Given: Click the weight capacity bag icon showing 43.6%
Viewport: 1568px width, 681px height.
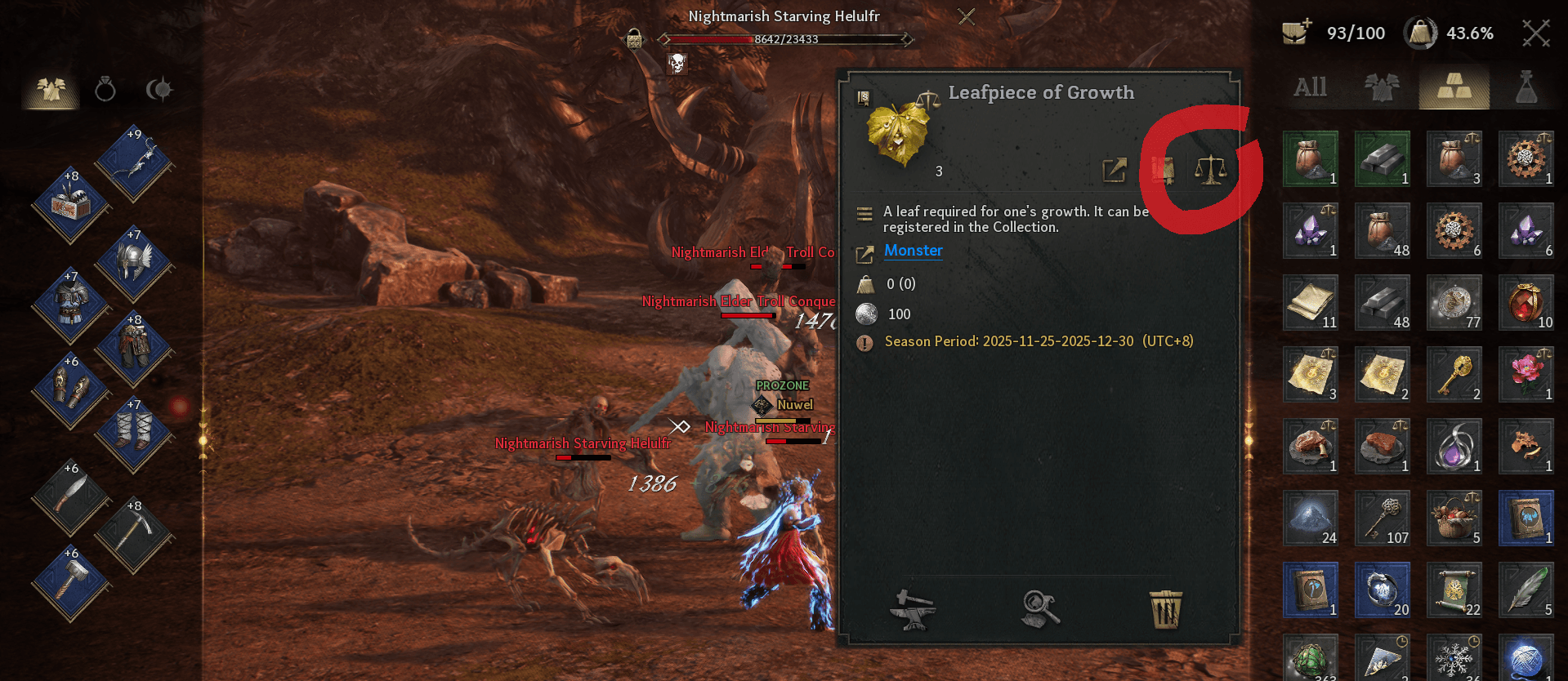Looking at the screenshot, I should coord(1420,33).
